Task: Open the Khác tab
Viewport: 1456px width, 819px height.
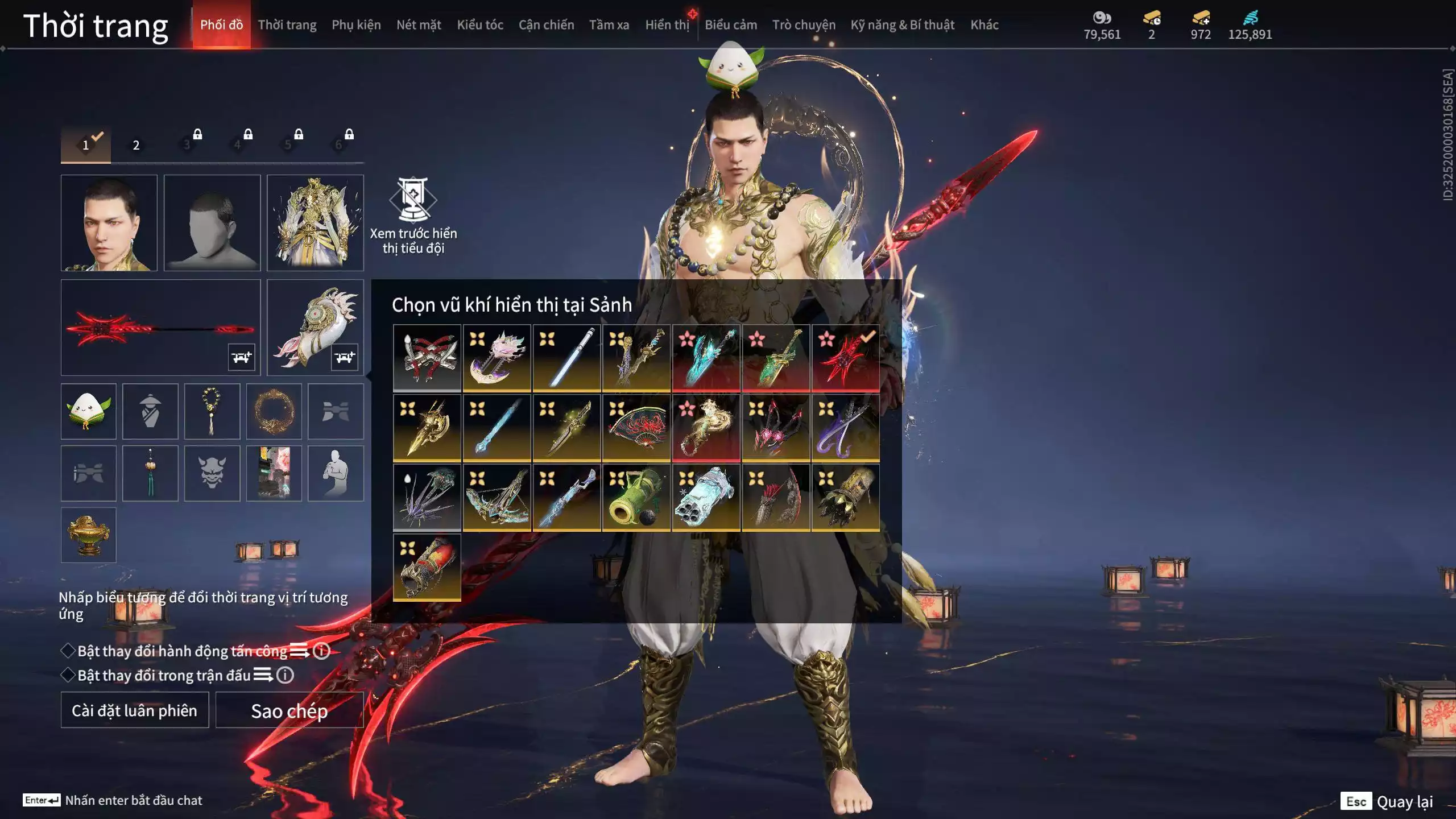Action: (984, 25)
